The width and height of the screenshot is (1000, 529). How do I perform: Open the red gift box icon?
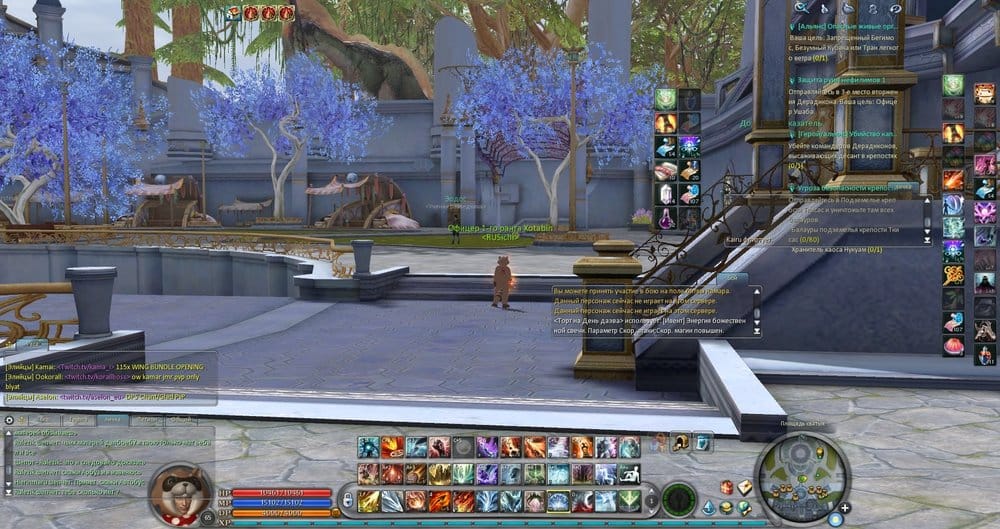tap(727, 487)
